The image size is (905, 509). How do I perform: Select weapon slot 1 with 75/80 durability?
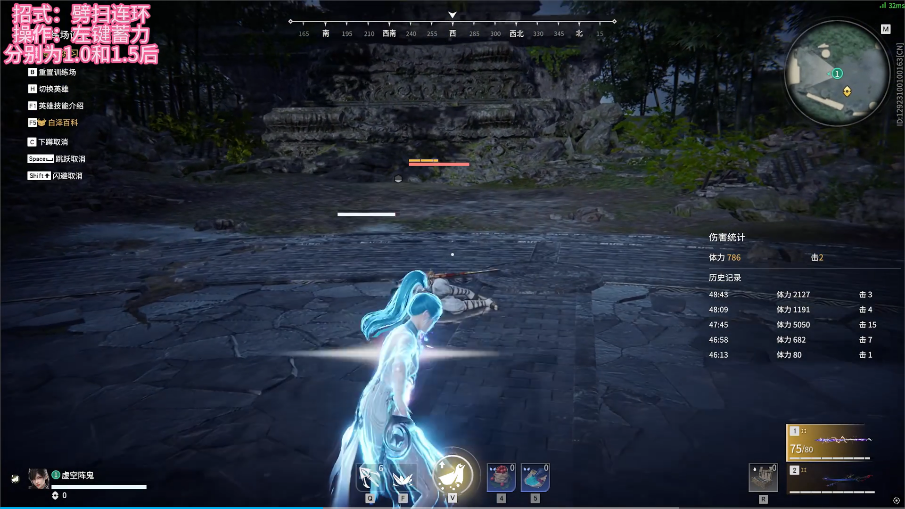tap(828, 442)
